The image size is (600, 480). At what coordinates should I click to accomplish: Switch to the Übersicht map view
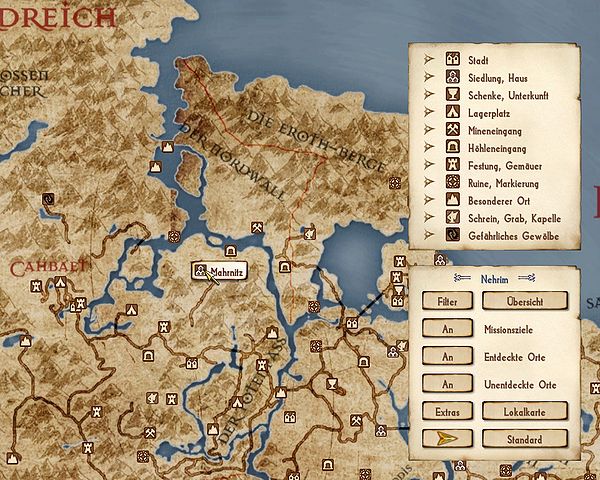[x=524, y=300]
